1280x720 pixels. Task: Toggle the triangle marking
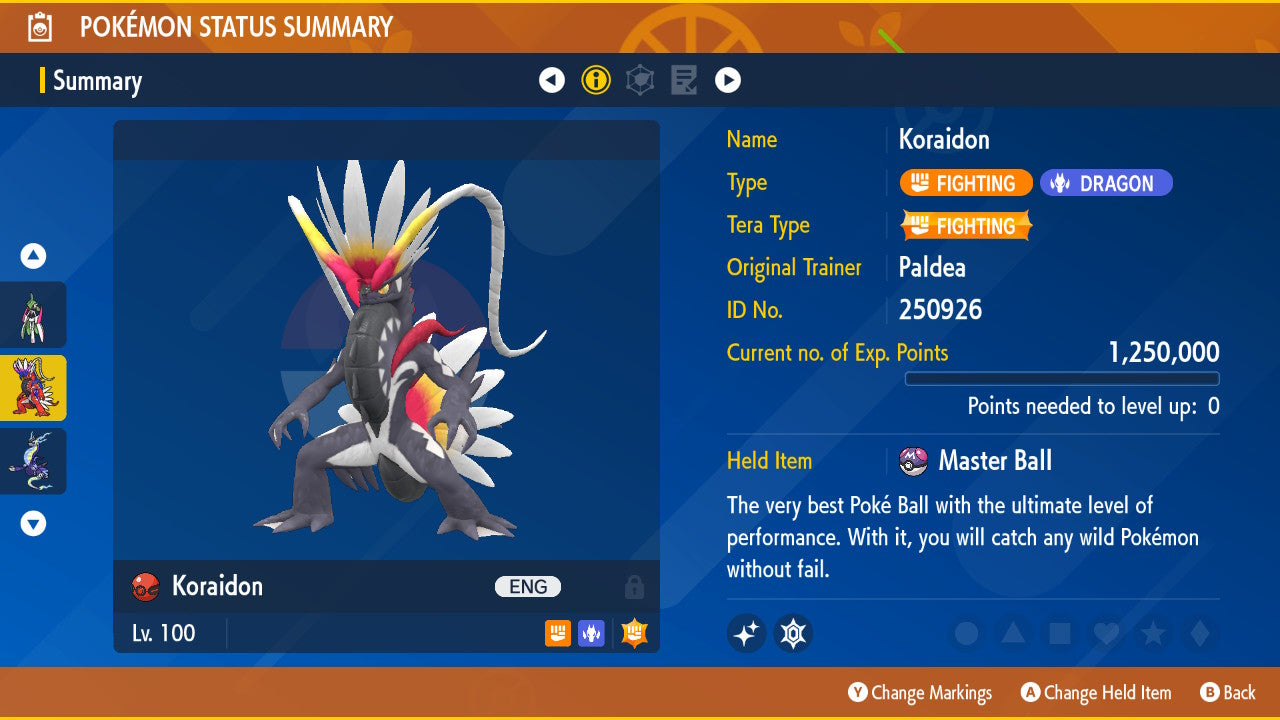[1013, 633]
